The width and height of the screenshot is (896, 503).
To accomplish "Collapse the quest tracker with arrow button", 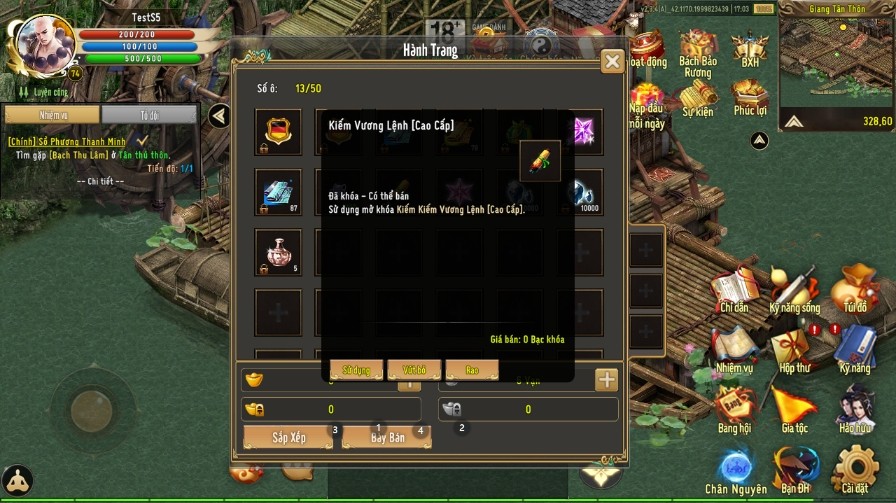I will 220,116.
